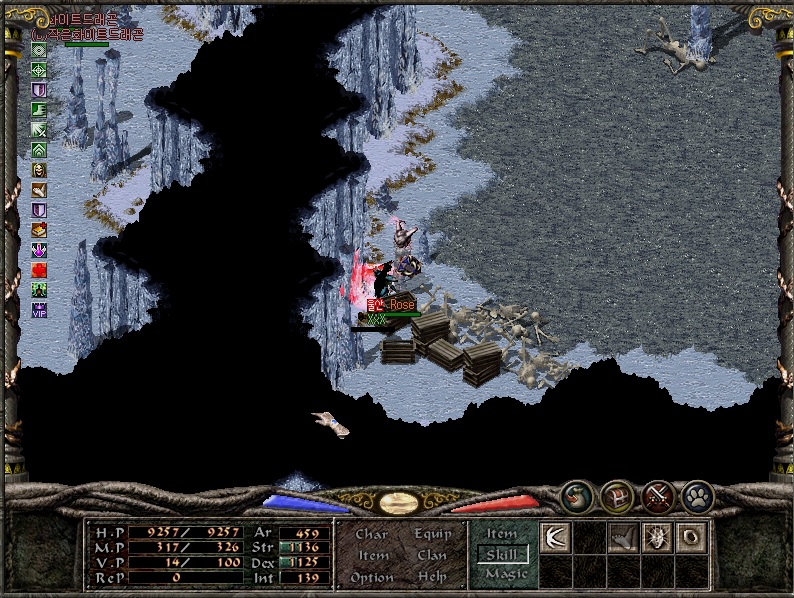
Task: Switch hotbar to the Skill tab
Action: [x=502, y=554]
